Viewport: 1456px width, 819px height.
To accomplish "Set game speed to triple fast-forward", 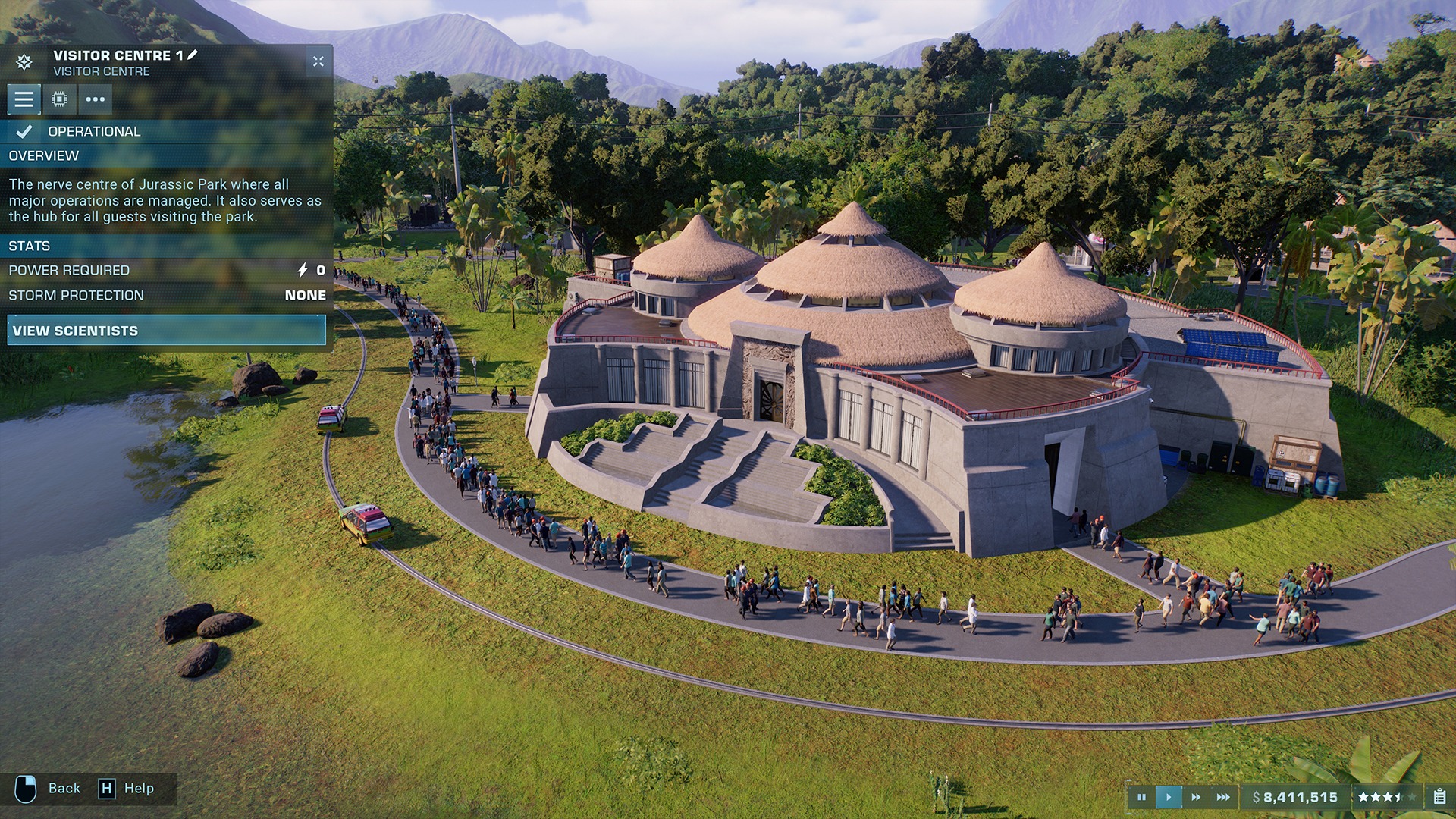I will pyautogui.click(x=1223, y=797).
